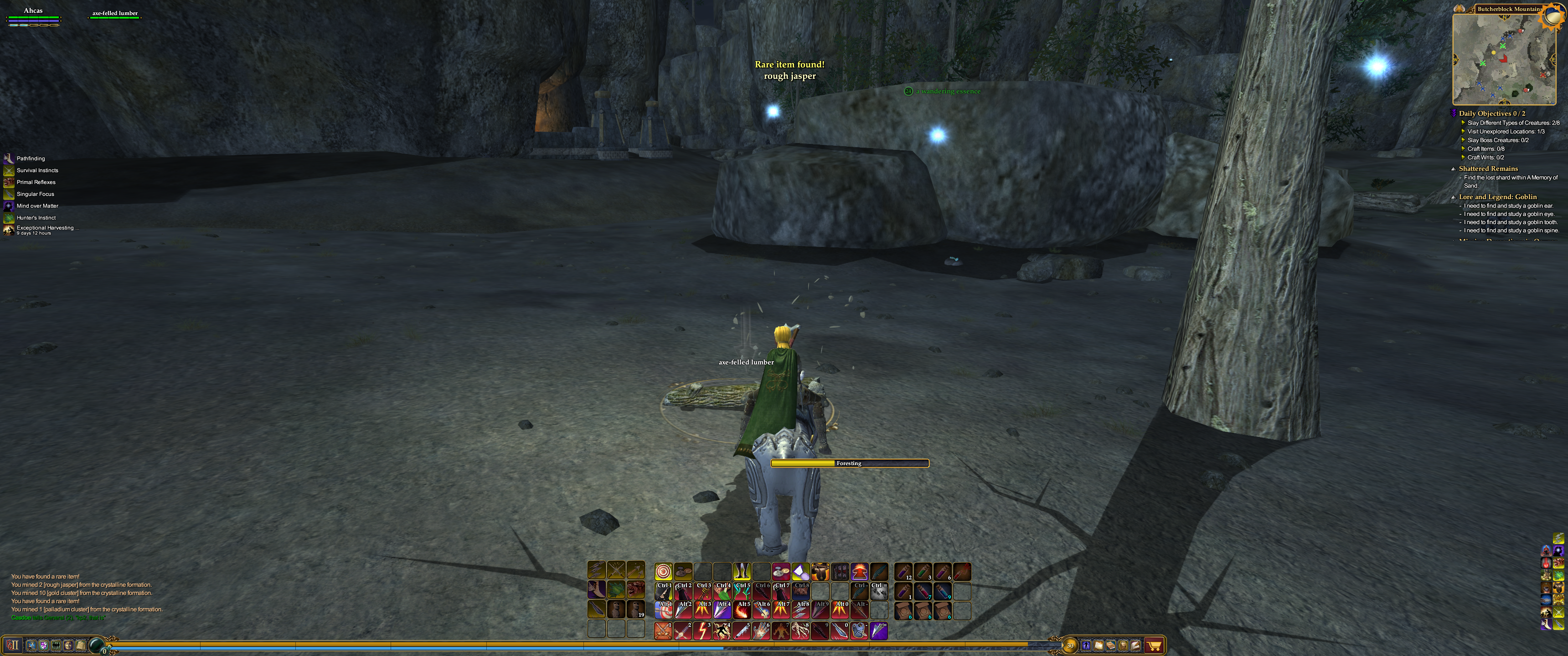1568x656 pixels.
Task: Activate the red lightning bolt ability
Action: [x=702, y=630]
